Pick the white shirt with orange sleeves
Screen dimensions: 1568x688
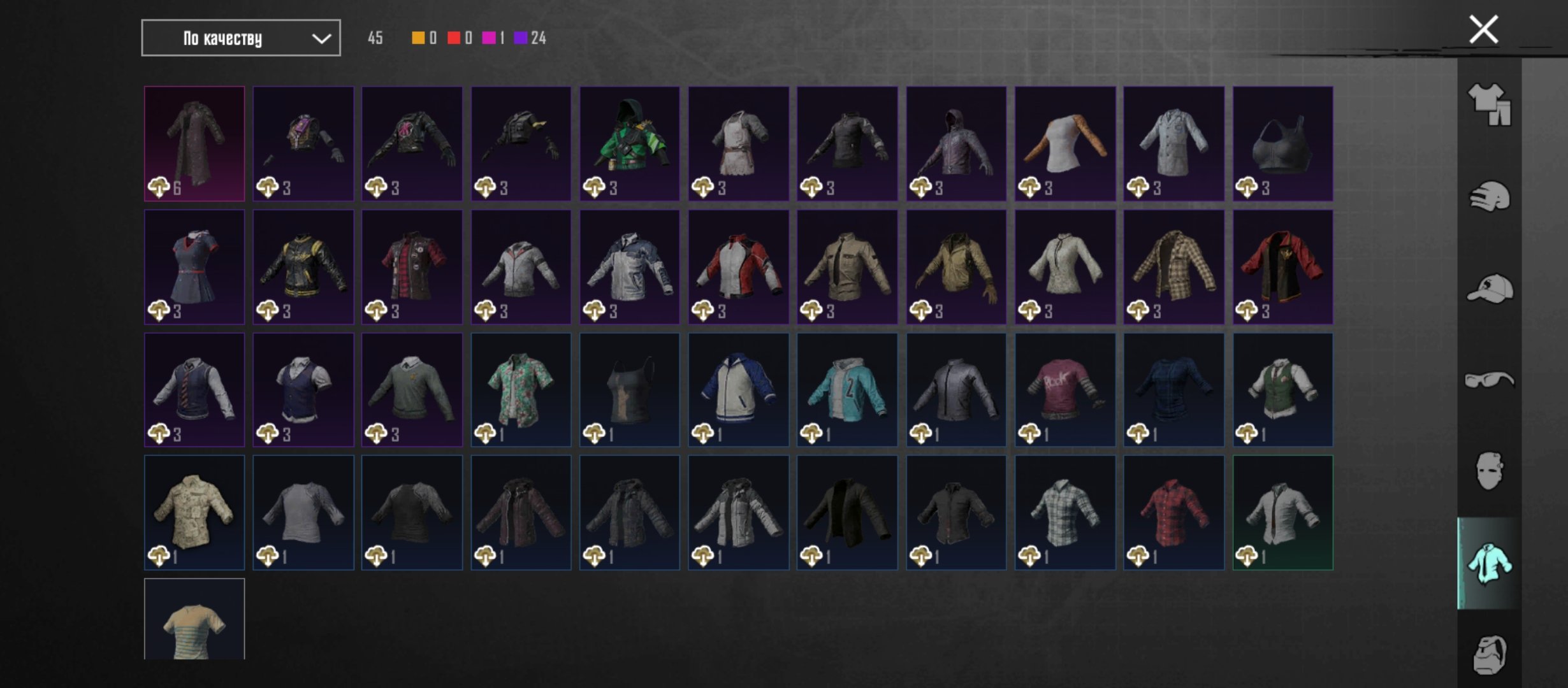pos(1065,143)
